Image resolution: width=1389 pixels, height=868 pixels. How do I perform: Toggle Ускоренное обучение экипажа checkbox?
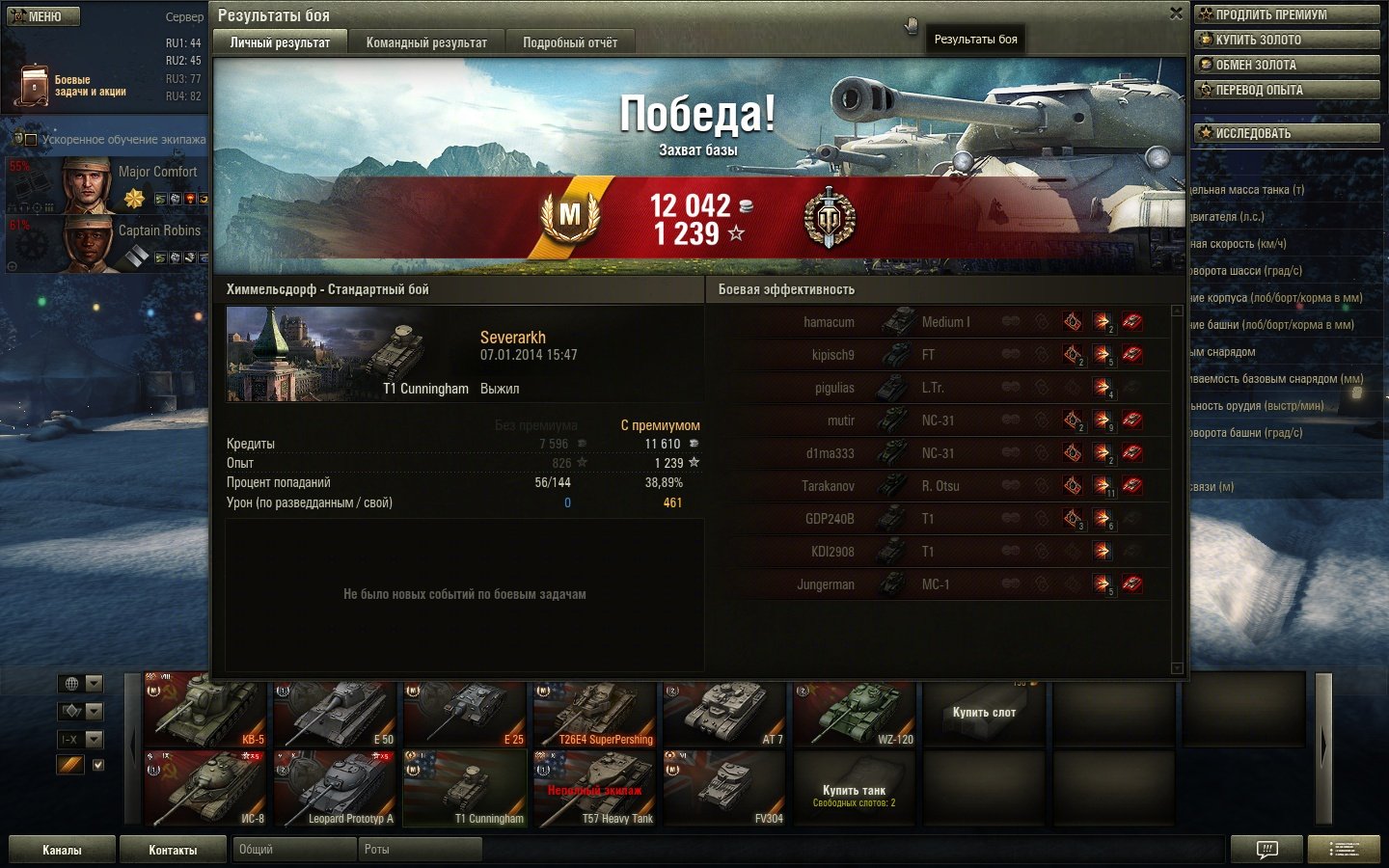[31, 140]
